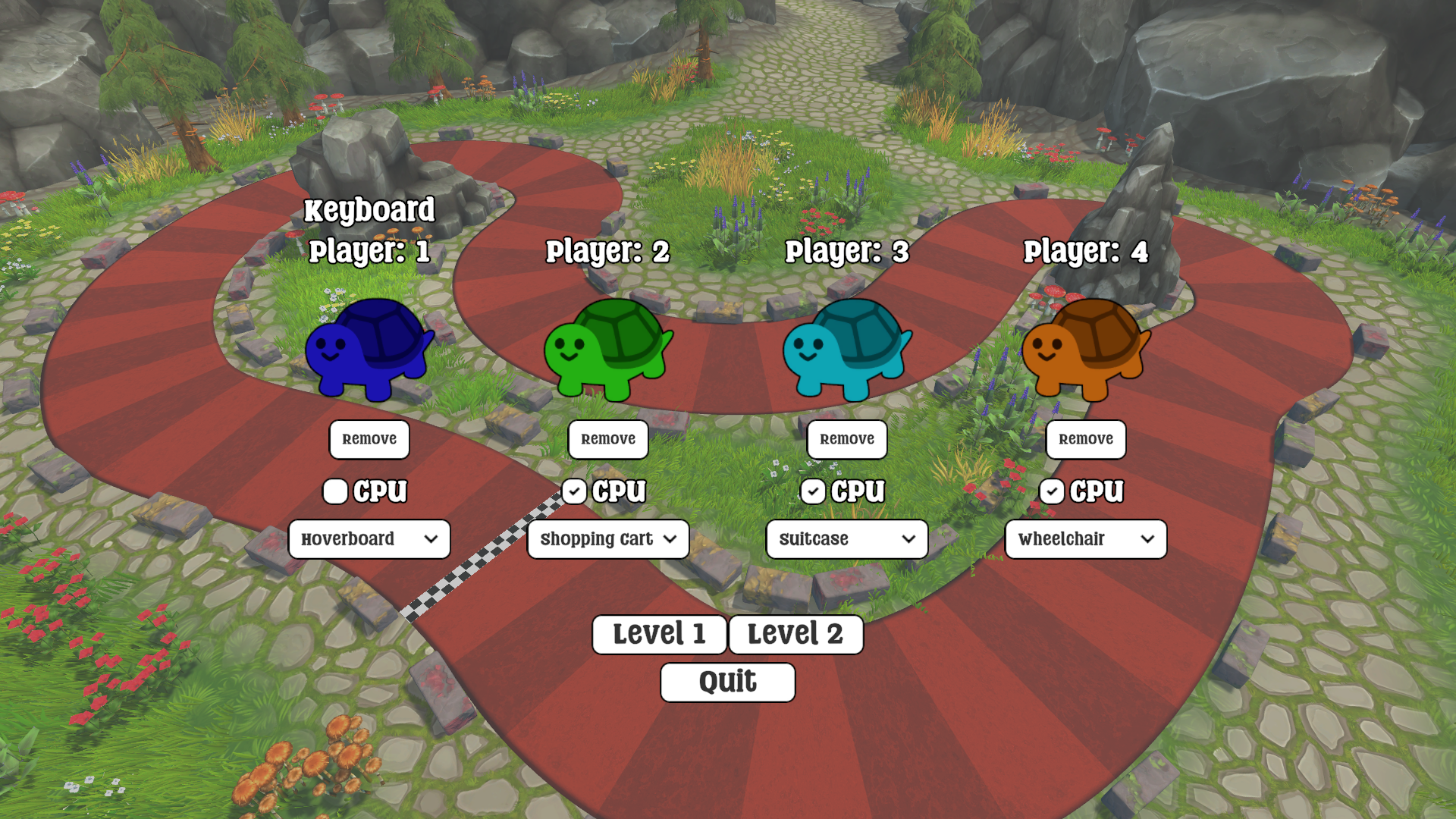This screenshot has height=819, width=1456.
Task: Expand the Shopping Cart dropdown
Action: [x=608, y=539]
